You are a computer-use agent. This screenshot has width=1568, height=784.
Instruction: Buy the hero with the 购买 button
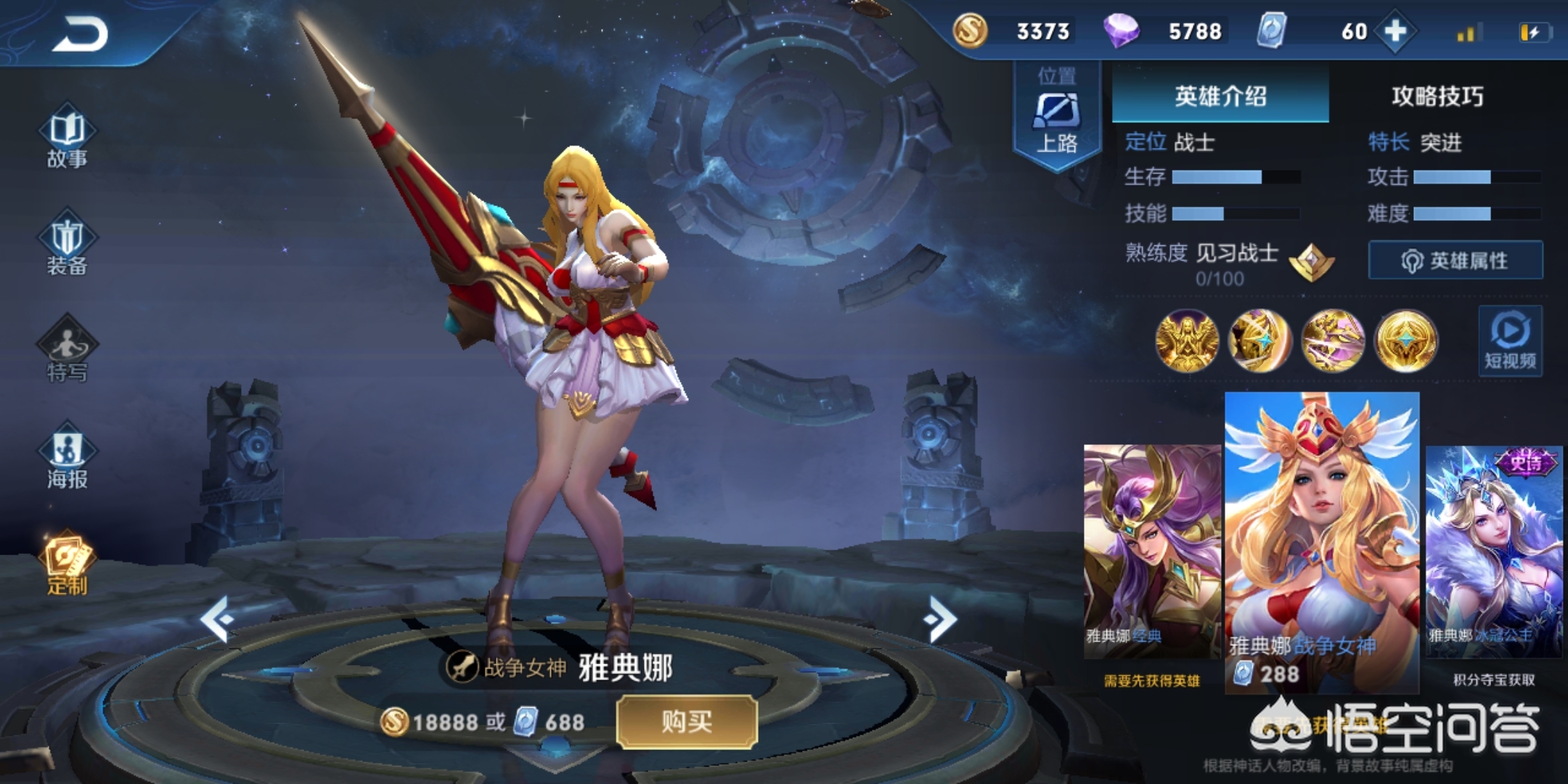[x=687, y=722]
